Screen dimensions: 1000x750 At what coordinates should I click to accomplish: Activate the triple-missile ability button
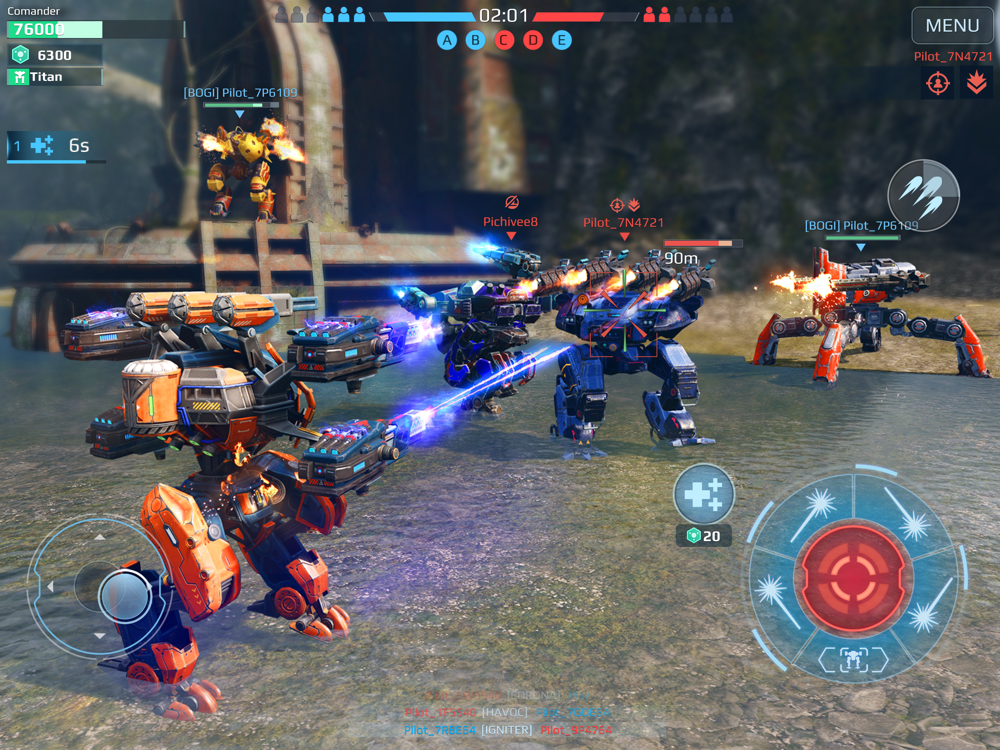tap(923, 195)
